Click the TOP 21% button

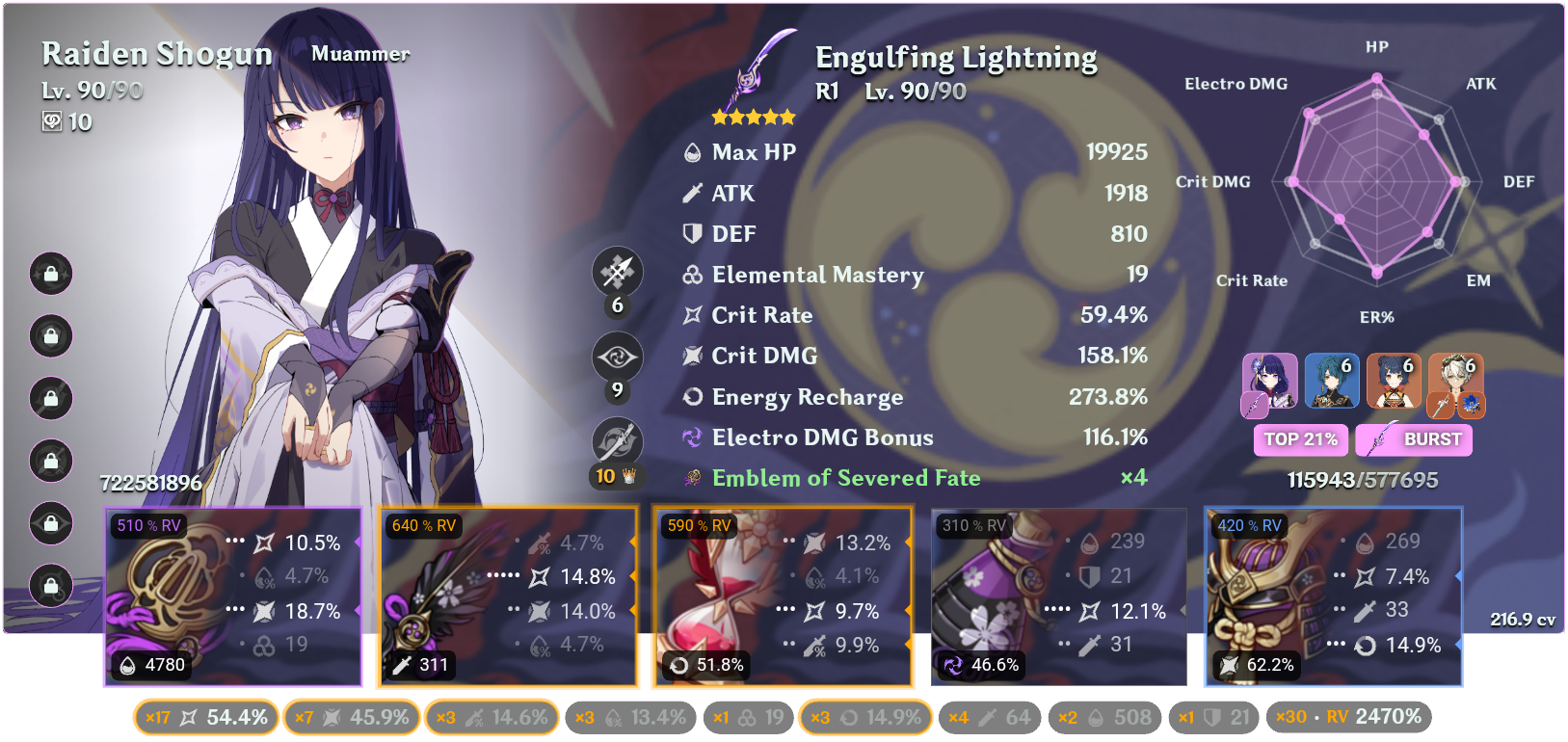click(x=1300, y=439)
